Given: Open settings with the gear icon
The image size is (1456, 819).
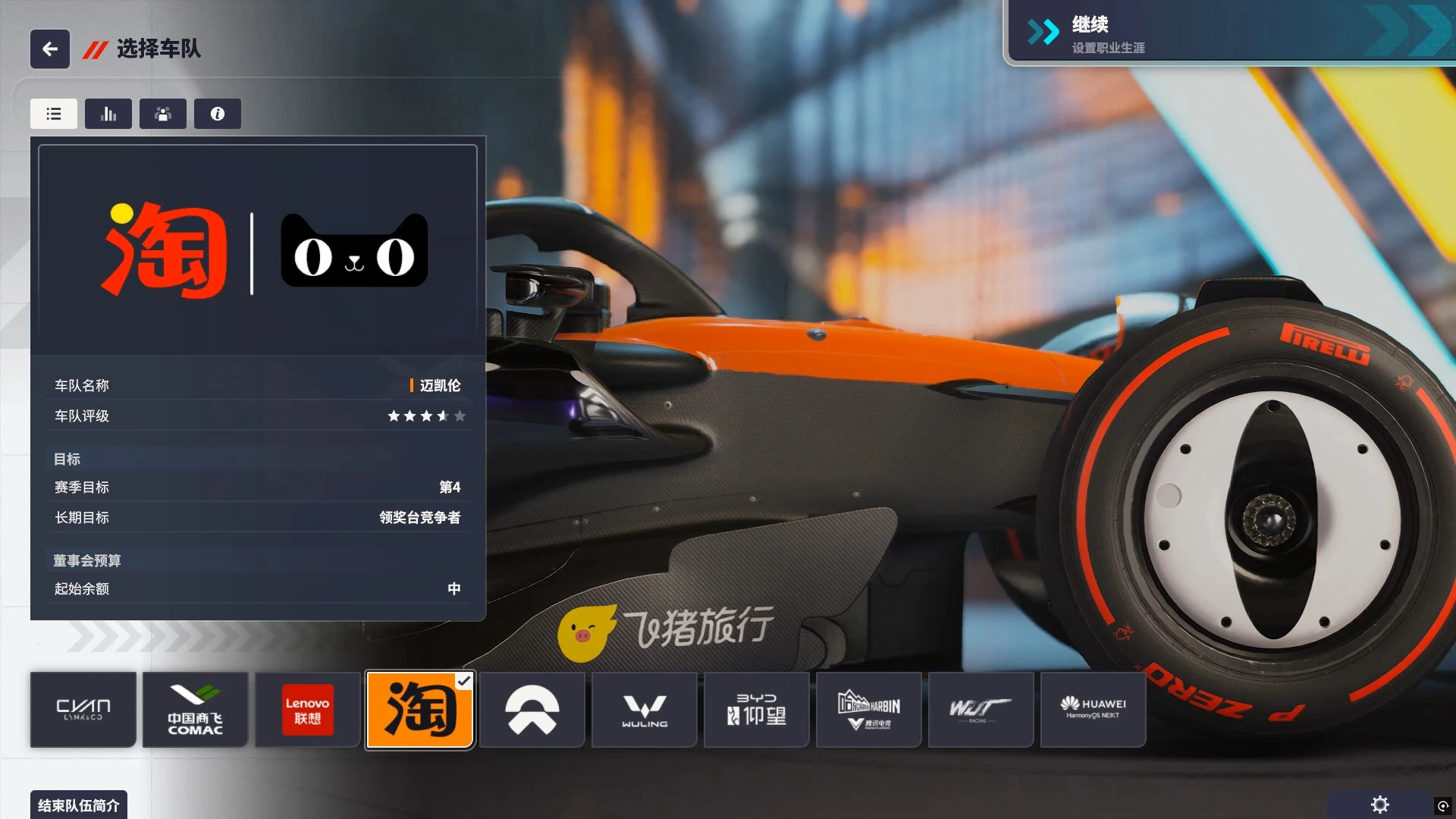Looking at the screenshot, I should [x=1380, y=805].
